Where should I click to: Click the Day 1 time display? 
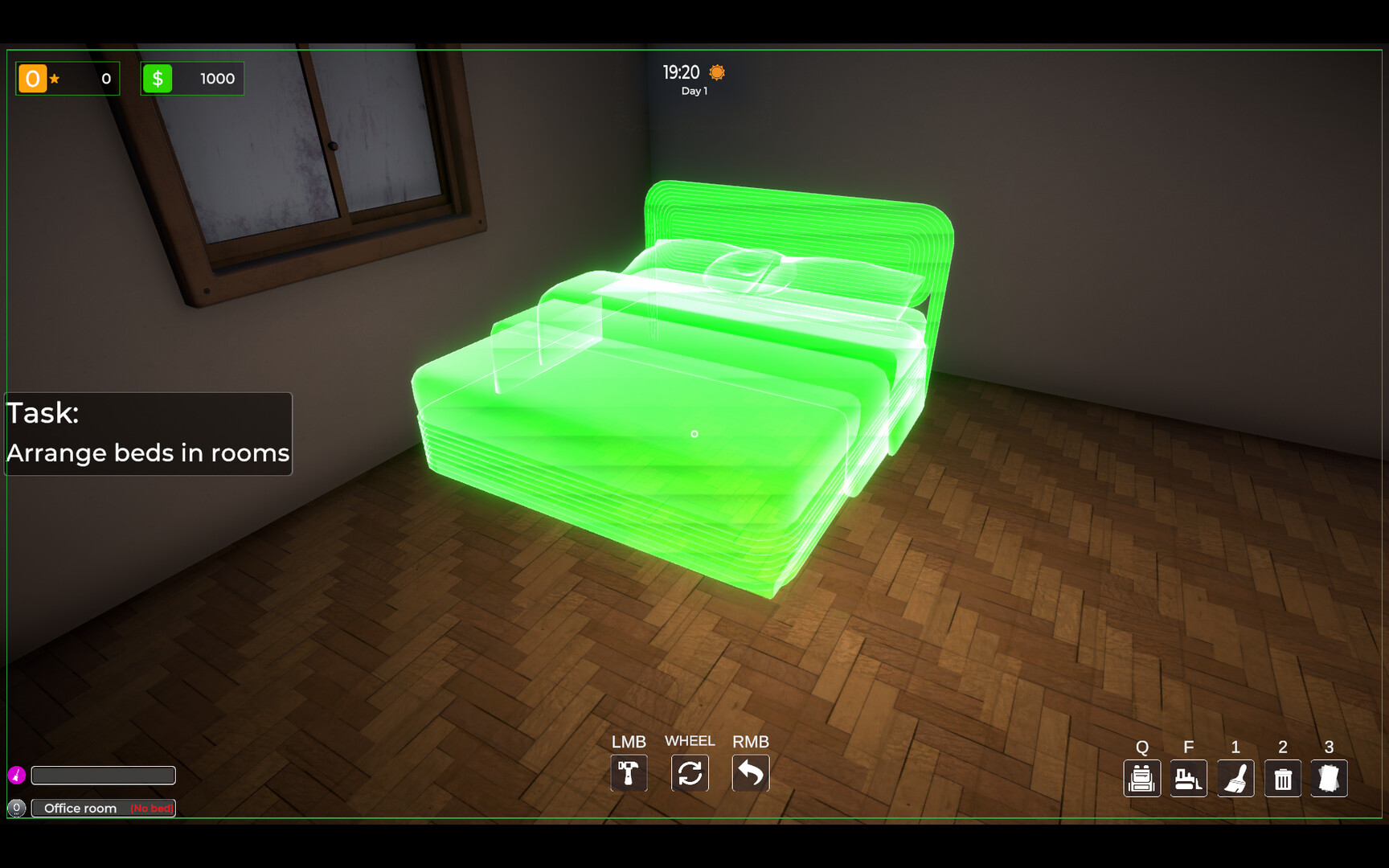pos(694,91)
